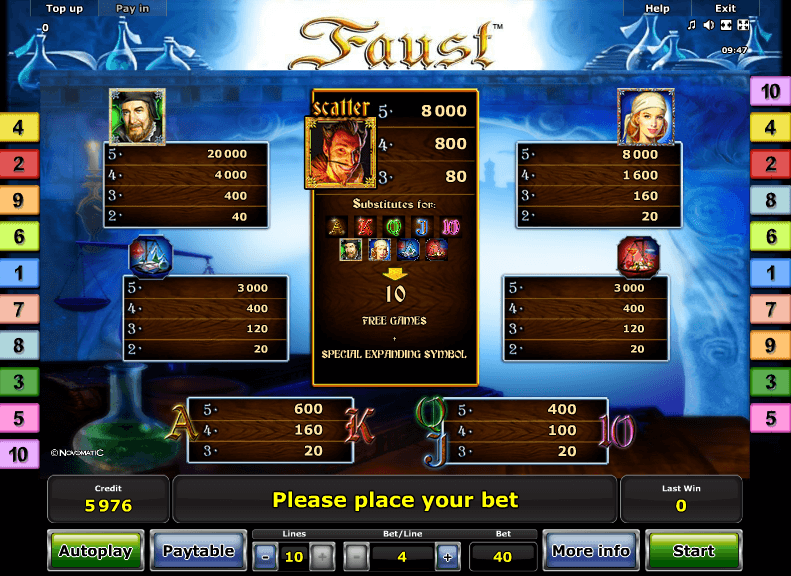
Task: Start the spin with the Start button
Action: [693, 551]
